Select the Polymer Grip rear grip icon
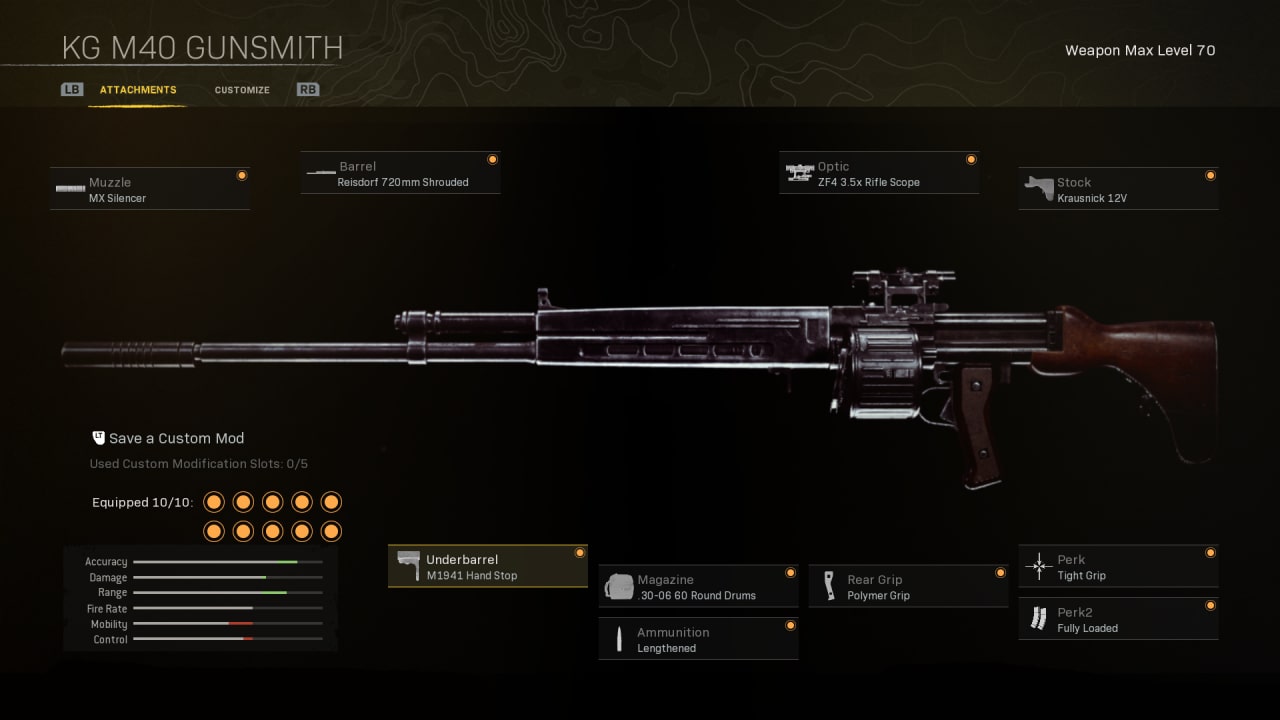The image size is (1280, 720). [x=829, y=585]
